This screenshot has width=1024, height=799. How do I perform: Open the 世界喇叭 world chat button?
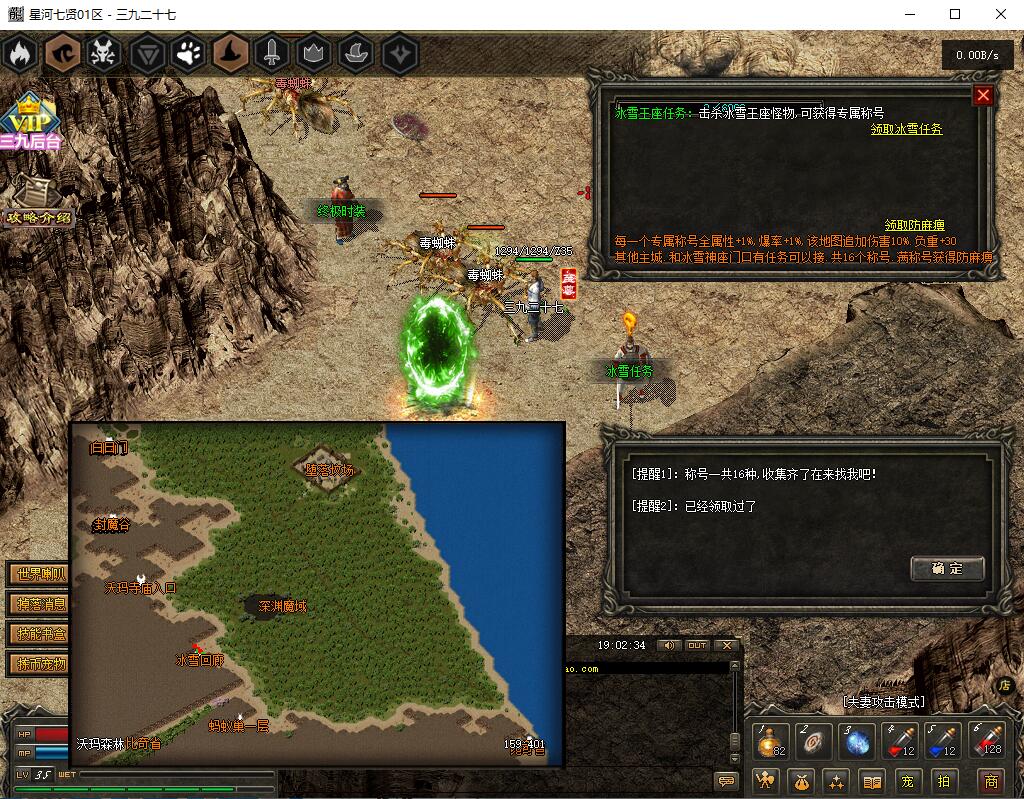coord(40,574)
